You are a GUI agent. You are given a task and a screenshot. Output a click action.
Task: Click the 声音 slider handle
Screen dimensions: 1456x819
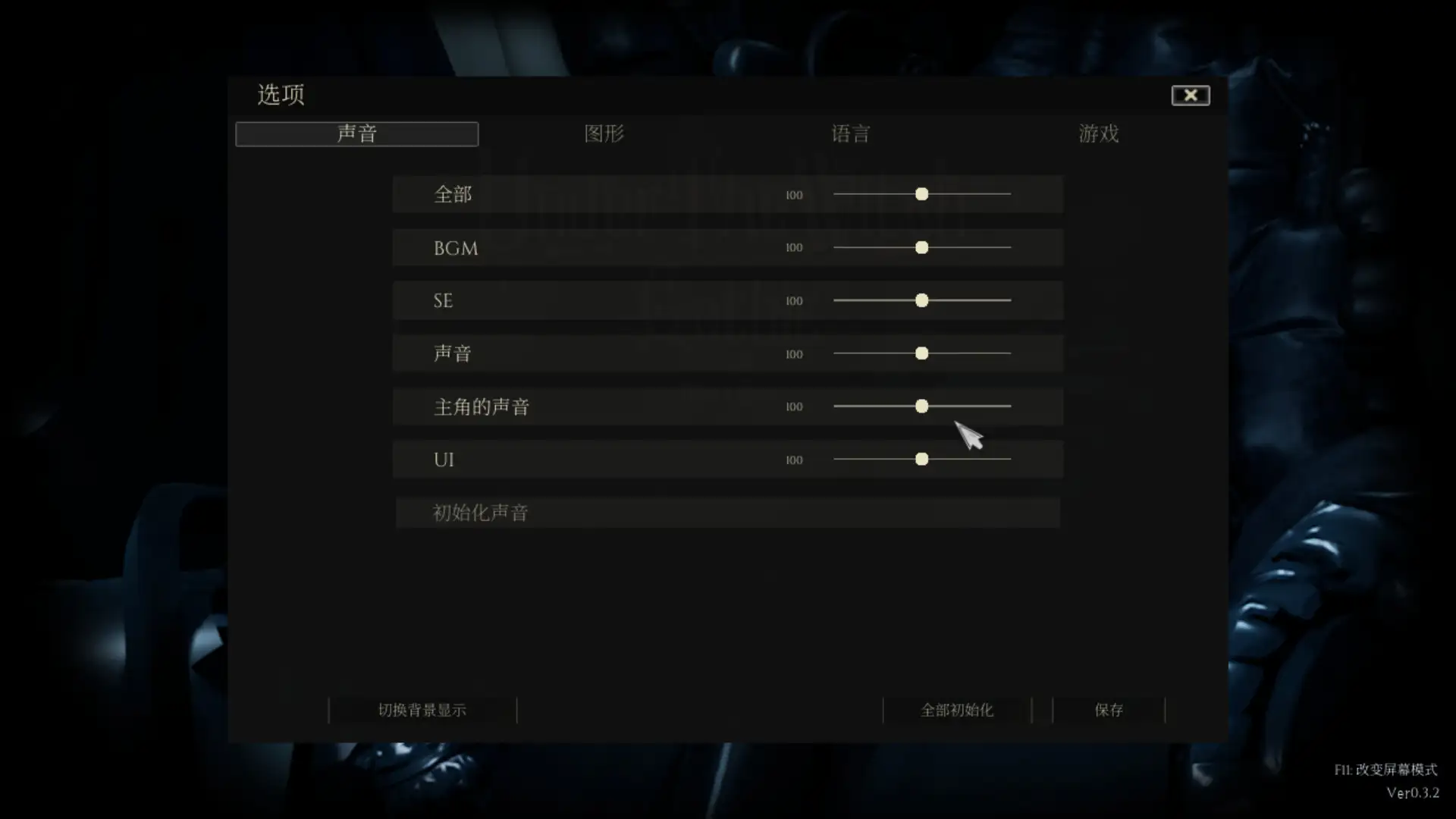pyautogui.click(x=922, y=353)
